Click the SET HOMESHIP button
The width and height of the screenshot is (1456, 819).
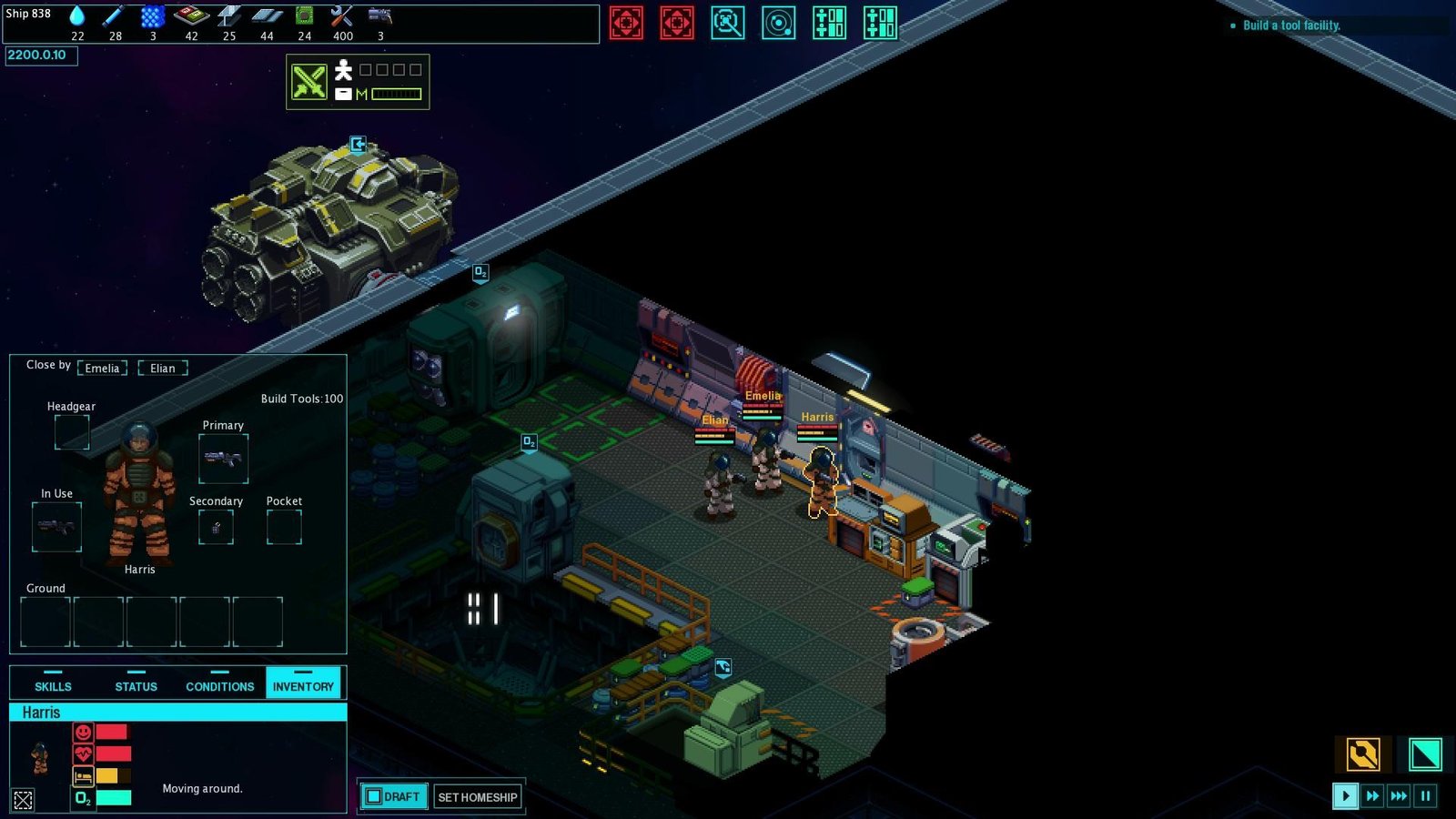click(x=478, y=796)
